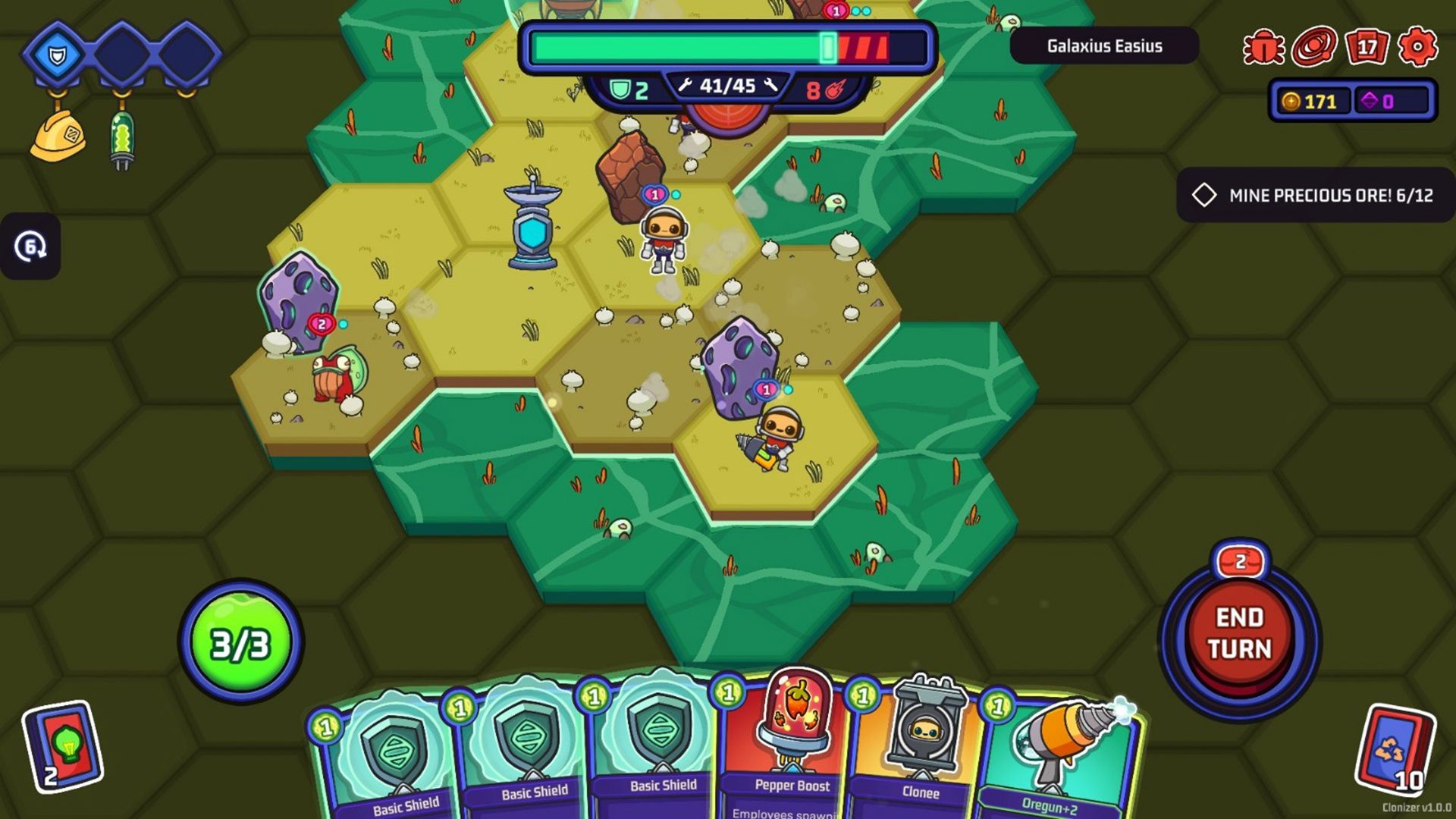Open the settings gear menu
This screenshot has height=819, width=1456.
click(x=1417, y=47)
